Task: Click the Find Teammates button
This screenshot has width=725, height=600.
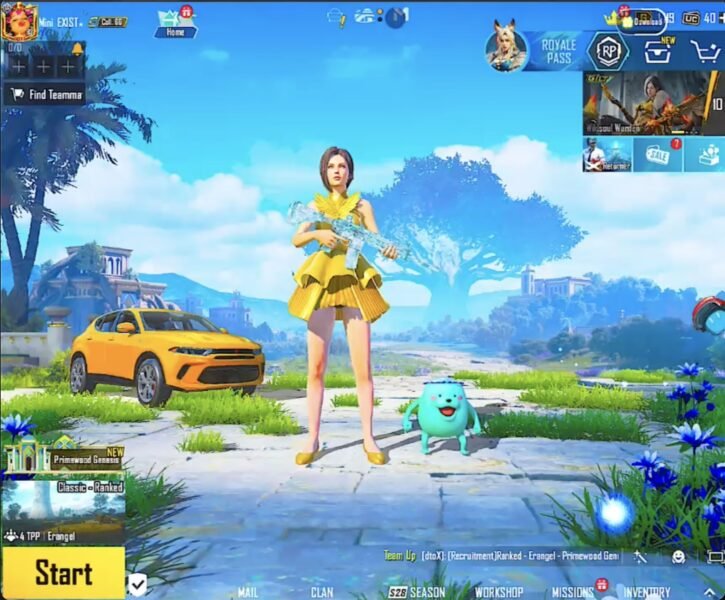Action: tap(44, 95)
